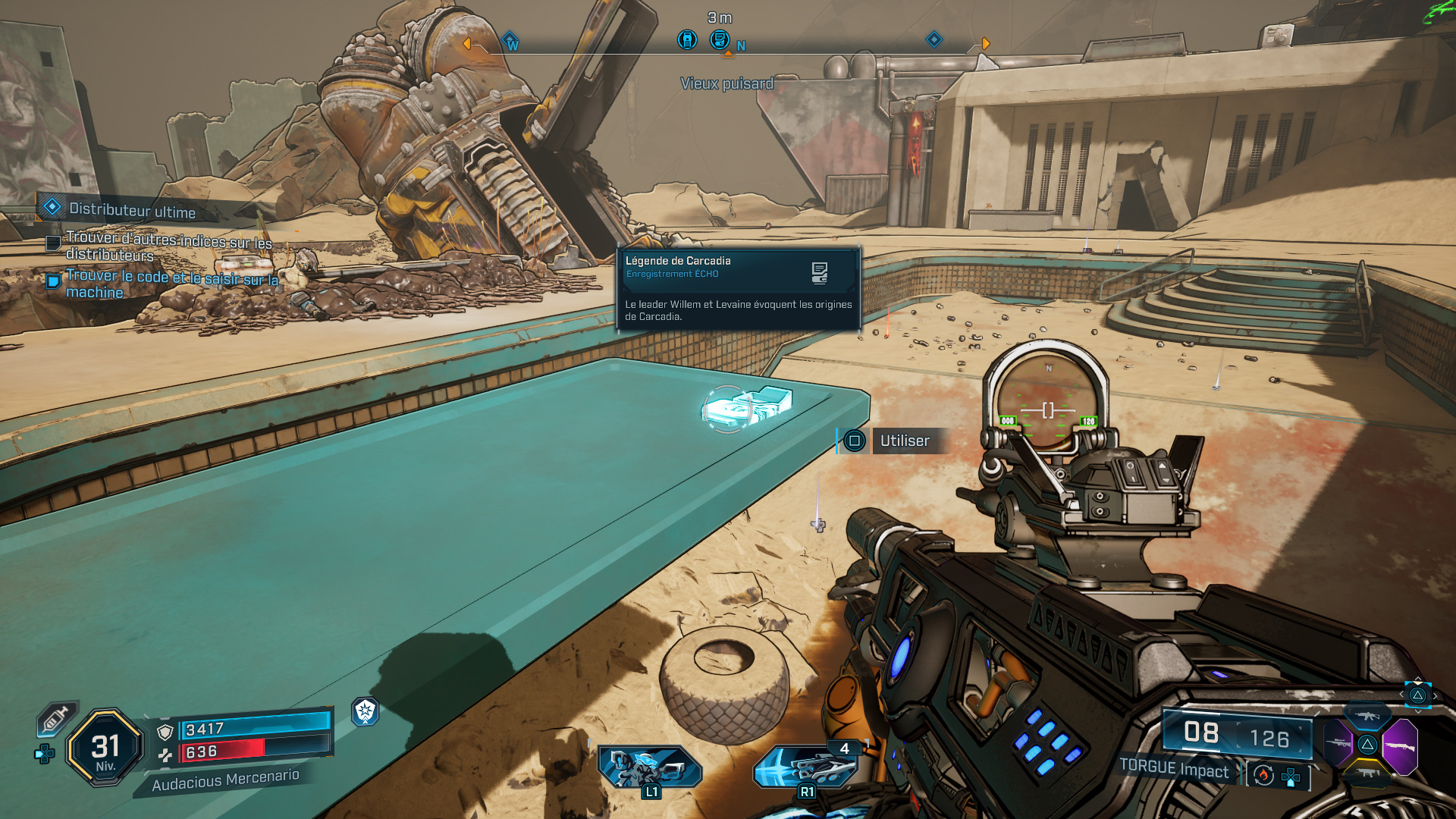Click the vending machine marker on compass

(687, 39)
